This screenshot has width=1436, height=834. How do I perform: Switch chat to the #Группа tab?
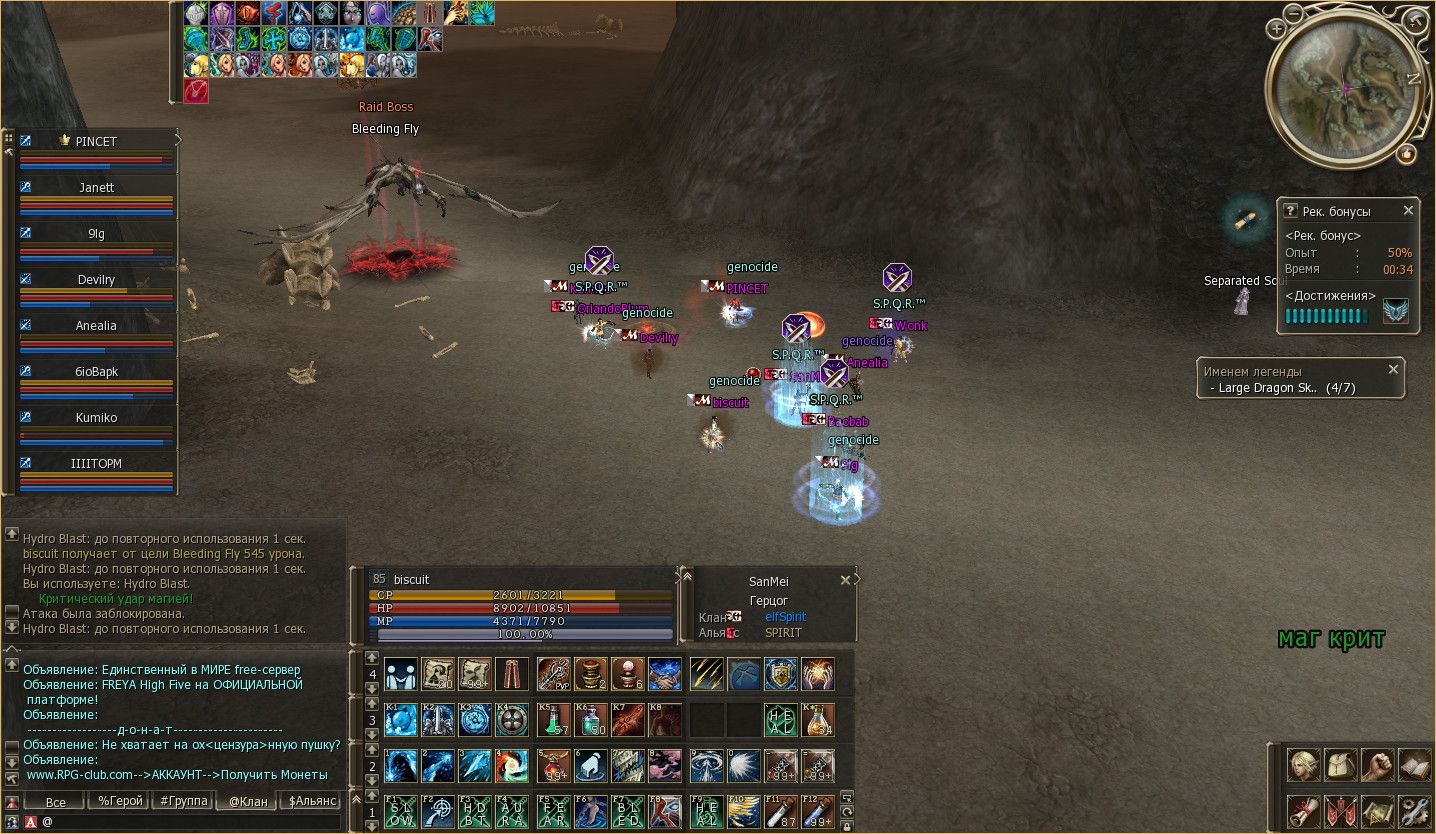[x=183, y=801]
